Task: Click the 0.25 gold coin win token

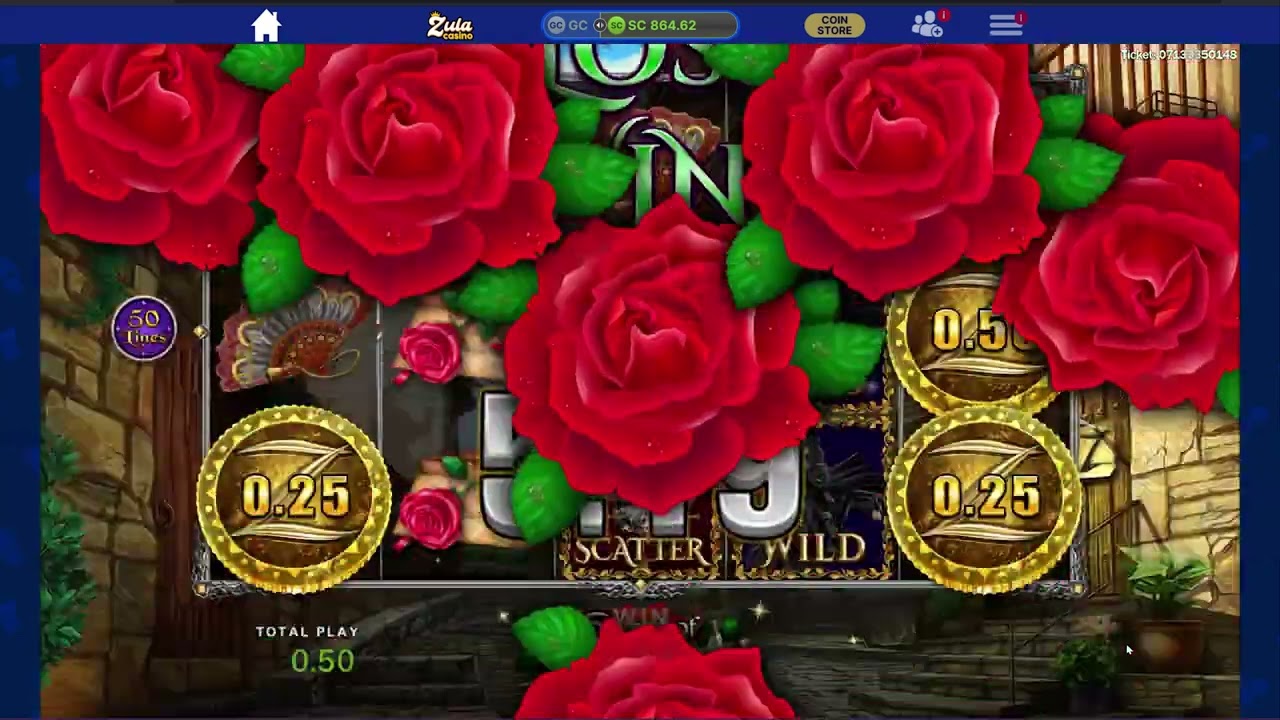Action: tap(293, 495)
